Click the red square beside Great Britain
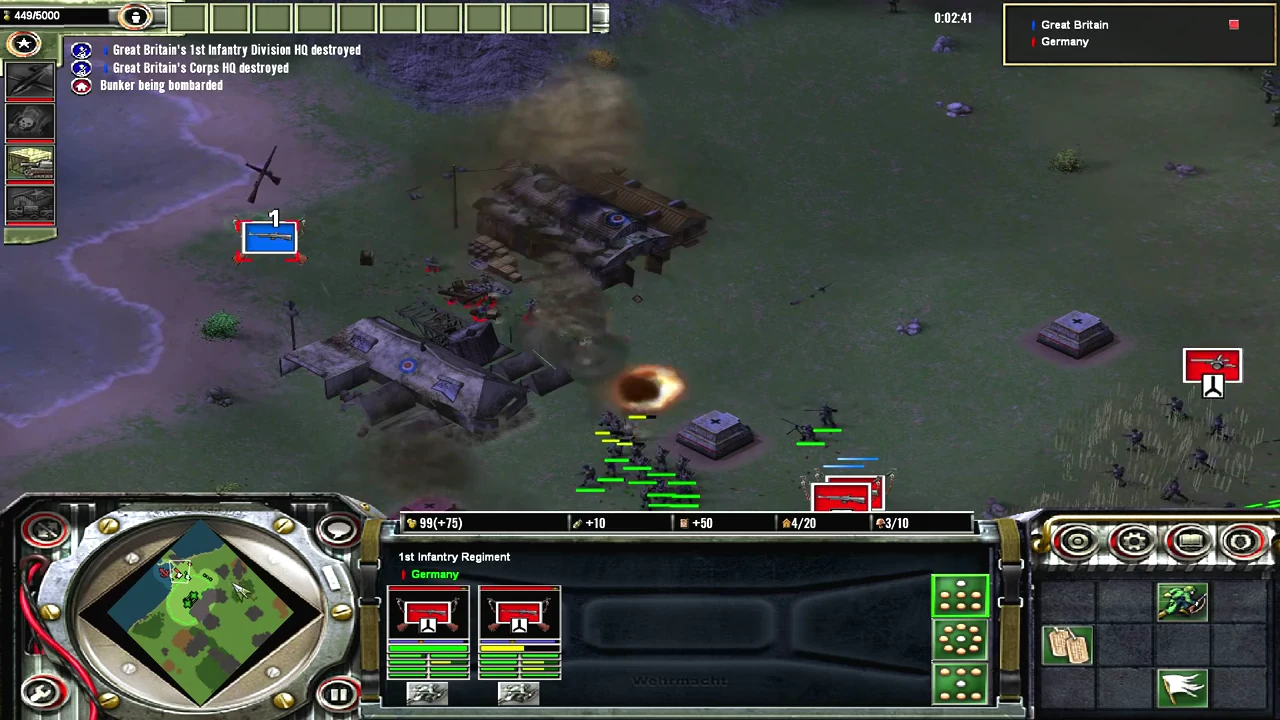This screenshot has height=720, width=1280. pyautogui.click(x=1233, y=24)
